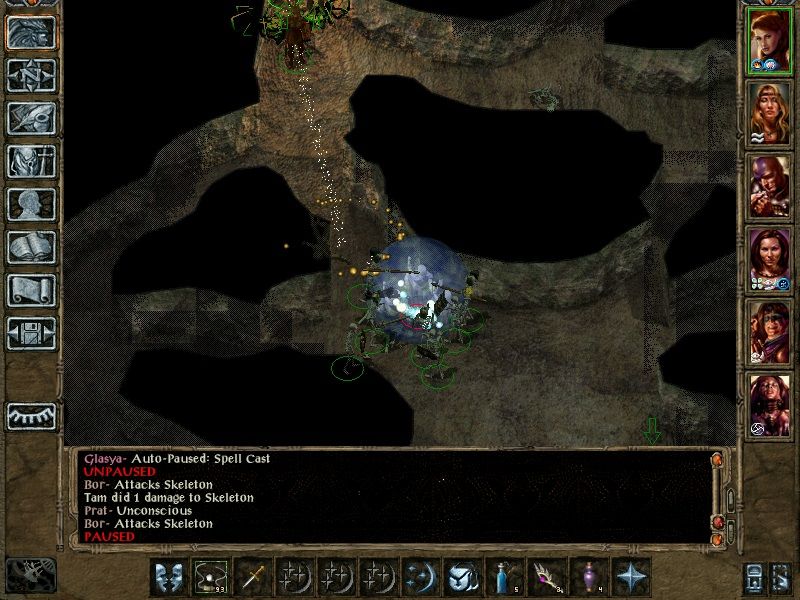800x600 pixels.
Task: Open the area map with compass icon
Action: 30,74
